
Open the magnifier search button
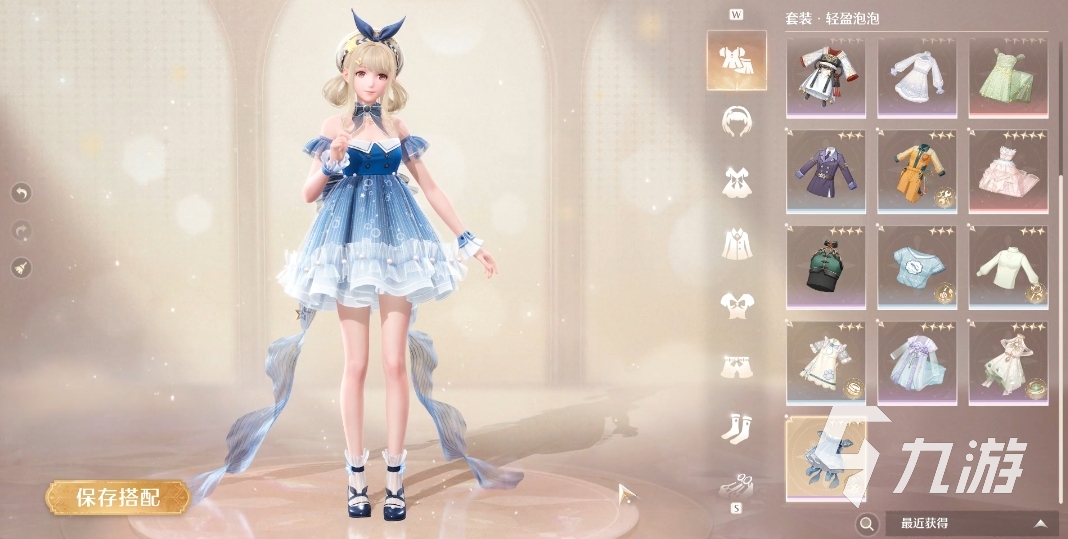(x=868, y=523)
